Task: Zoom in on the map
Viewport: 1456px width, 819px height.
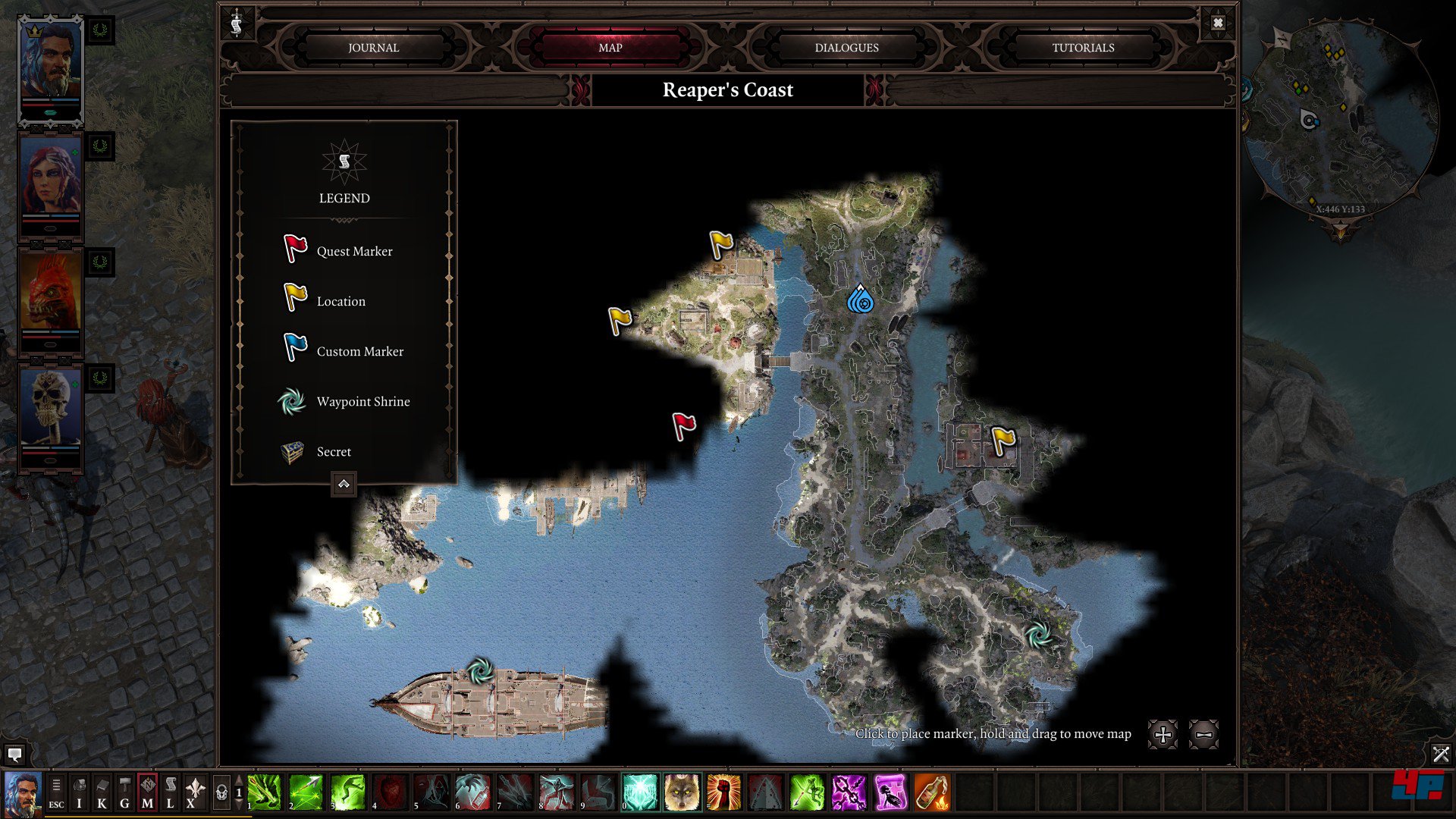Action: [x=1163, y=734]
